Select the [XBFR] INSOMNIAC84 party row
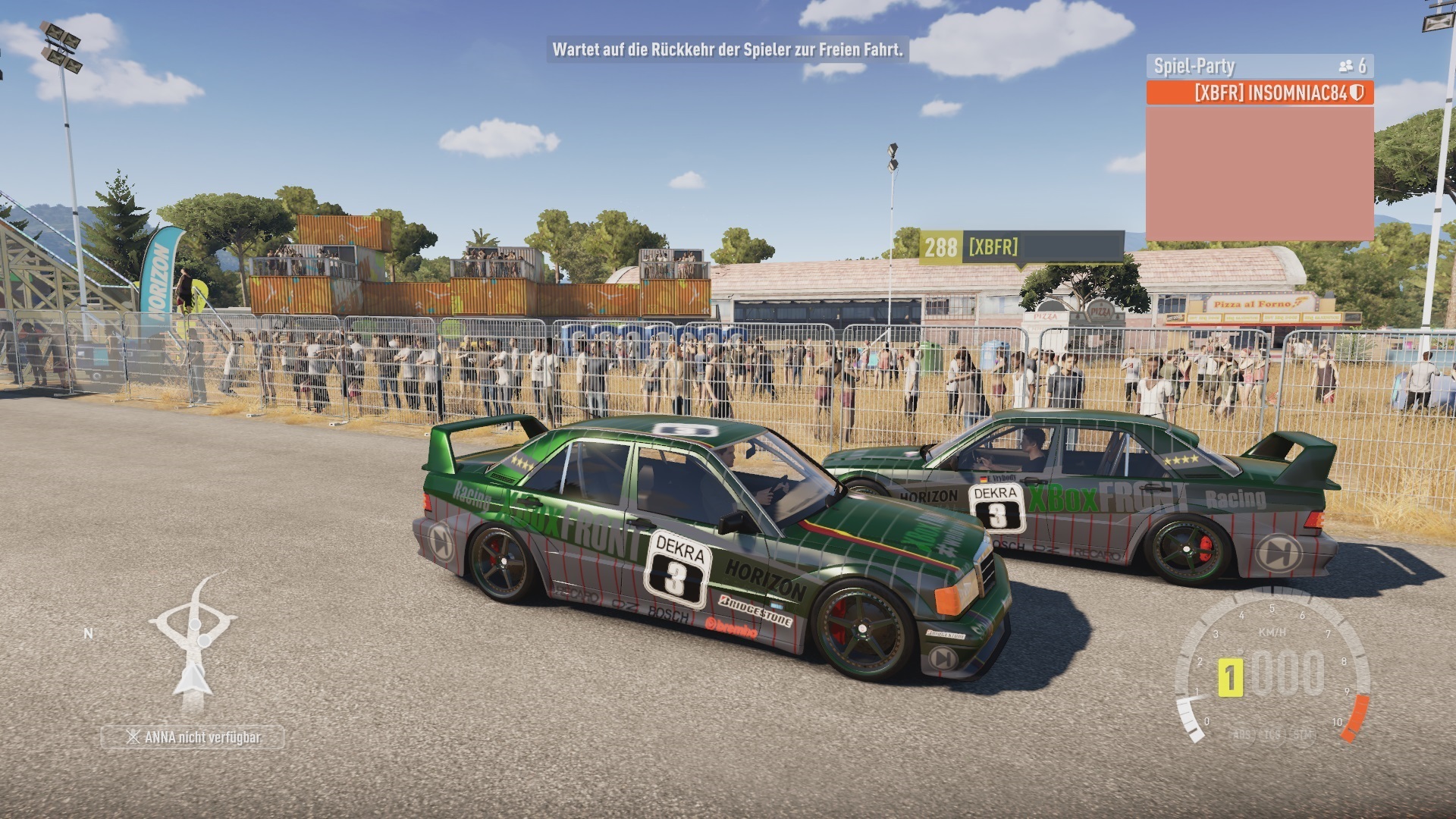1456x819 pixels. (1260, 93)
